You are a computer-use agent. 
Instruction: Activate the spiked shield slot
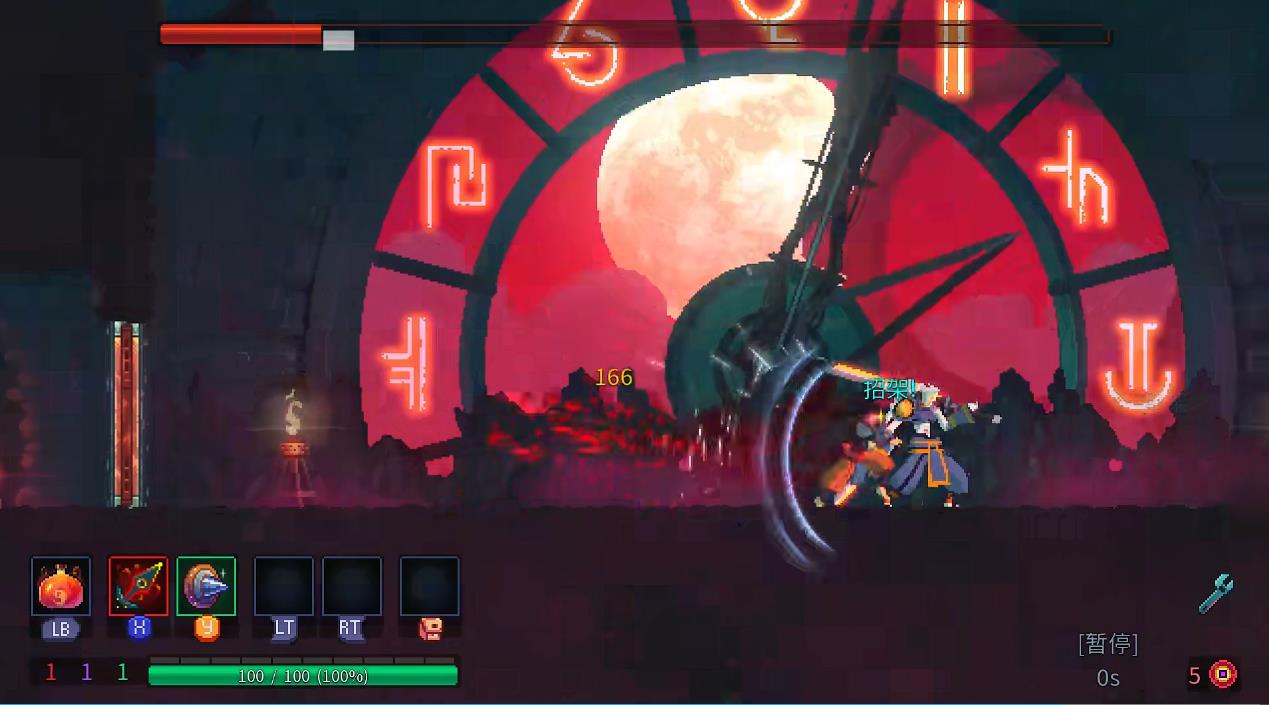[x=206, y=586]
